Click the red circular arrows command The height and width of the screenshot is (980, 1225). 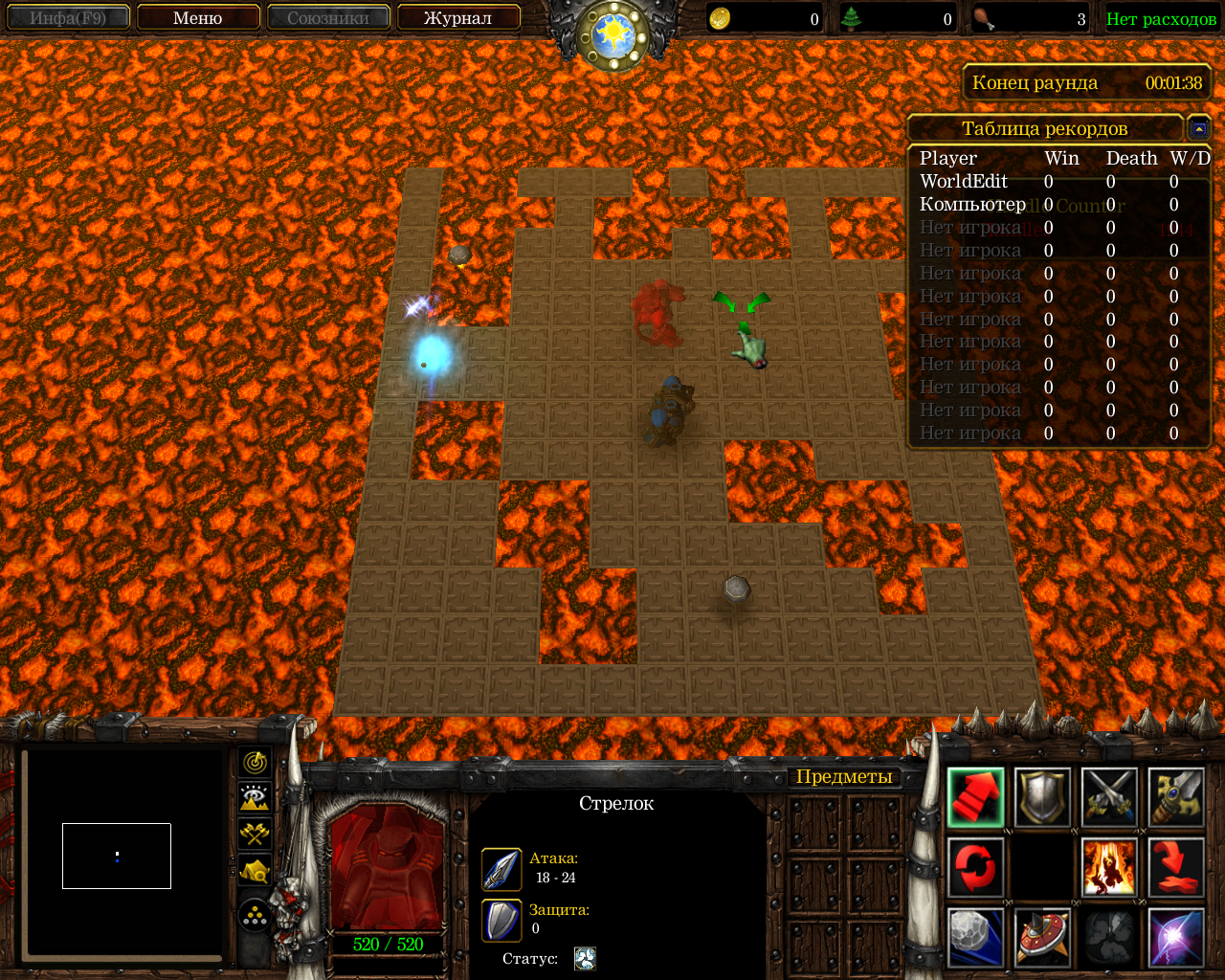[975, 867]
